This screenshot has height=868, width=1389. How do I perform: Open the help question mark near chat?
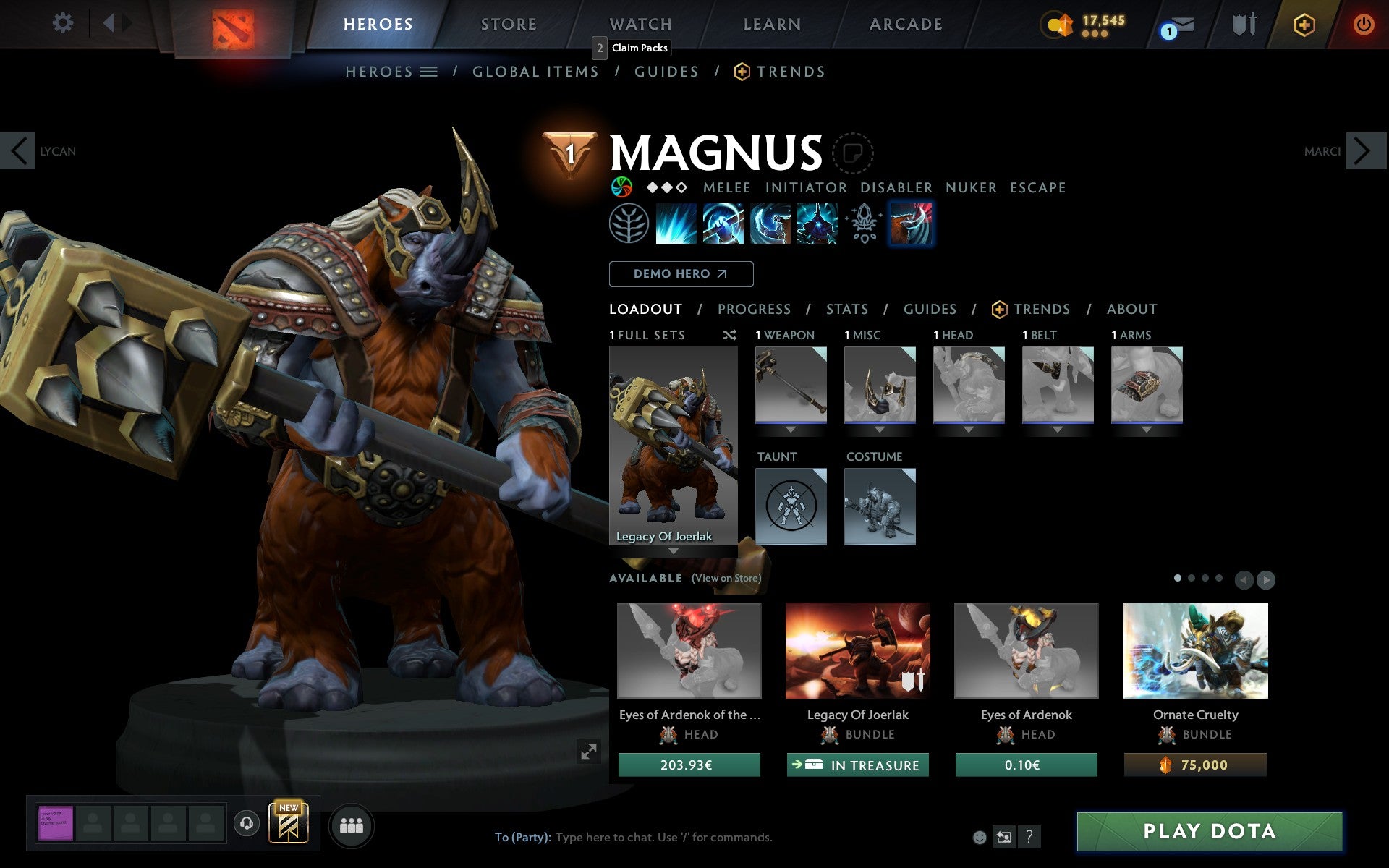point(1030,837)
